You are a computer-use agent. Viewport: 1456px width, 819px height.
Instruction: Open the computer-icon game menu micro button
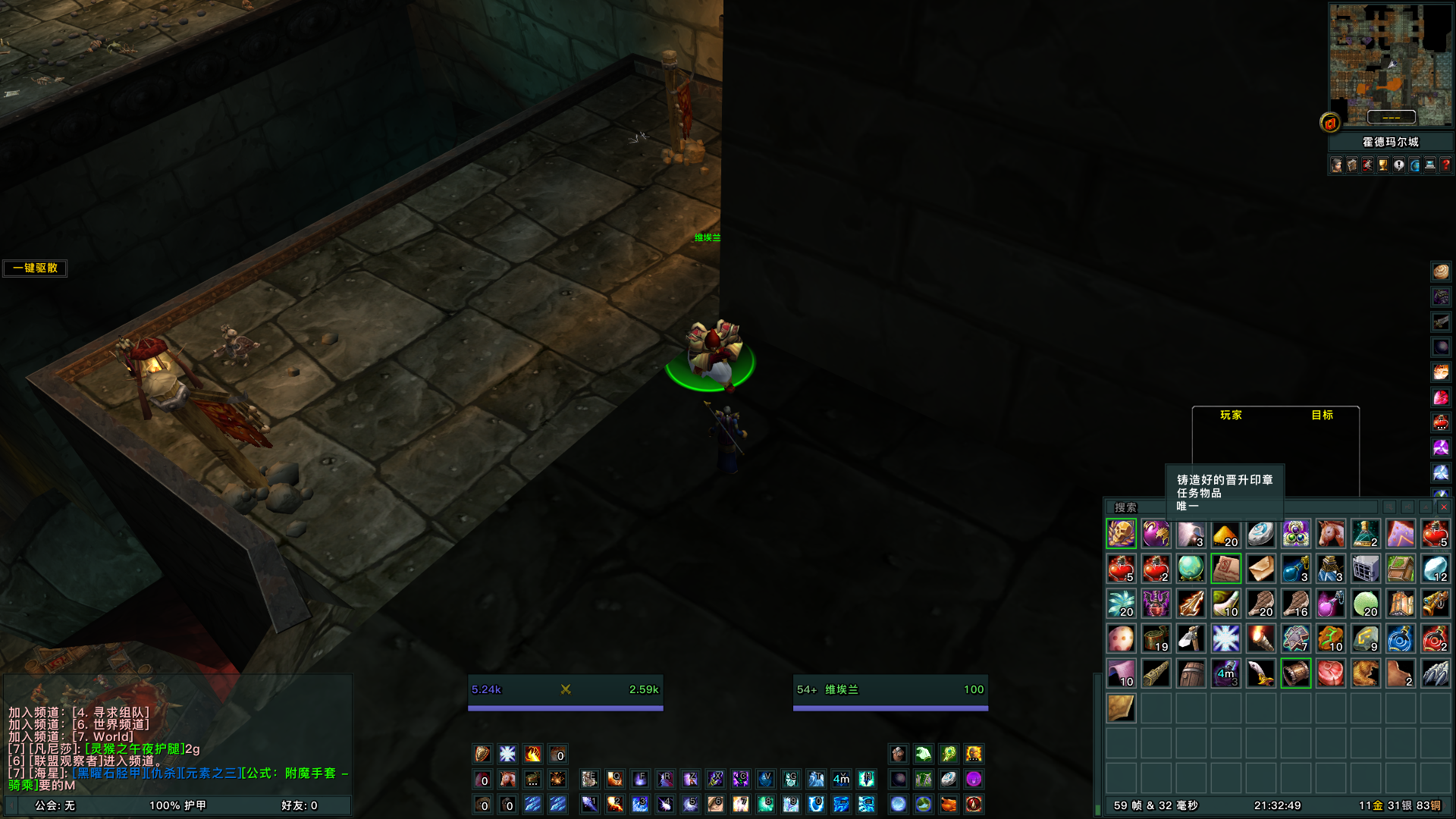point(1430,165)
